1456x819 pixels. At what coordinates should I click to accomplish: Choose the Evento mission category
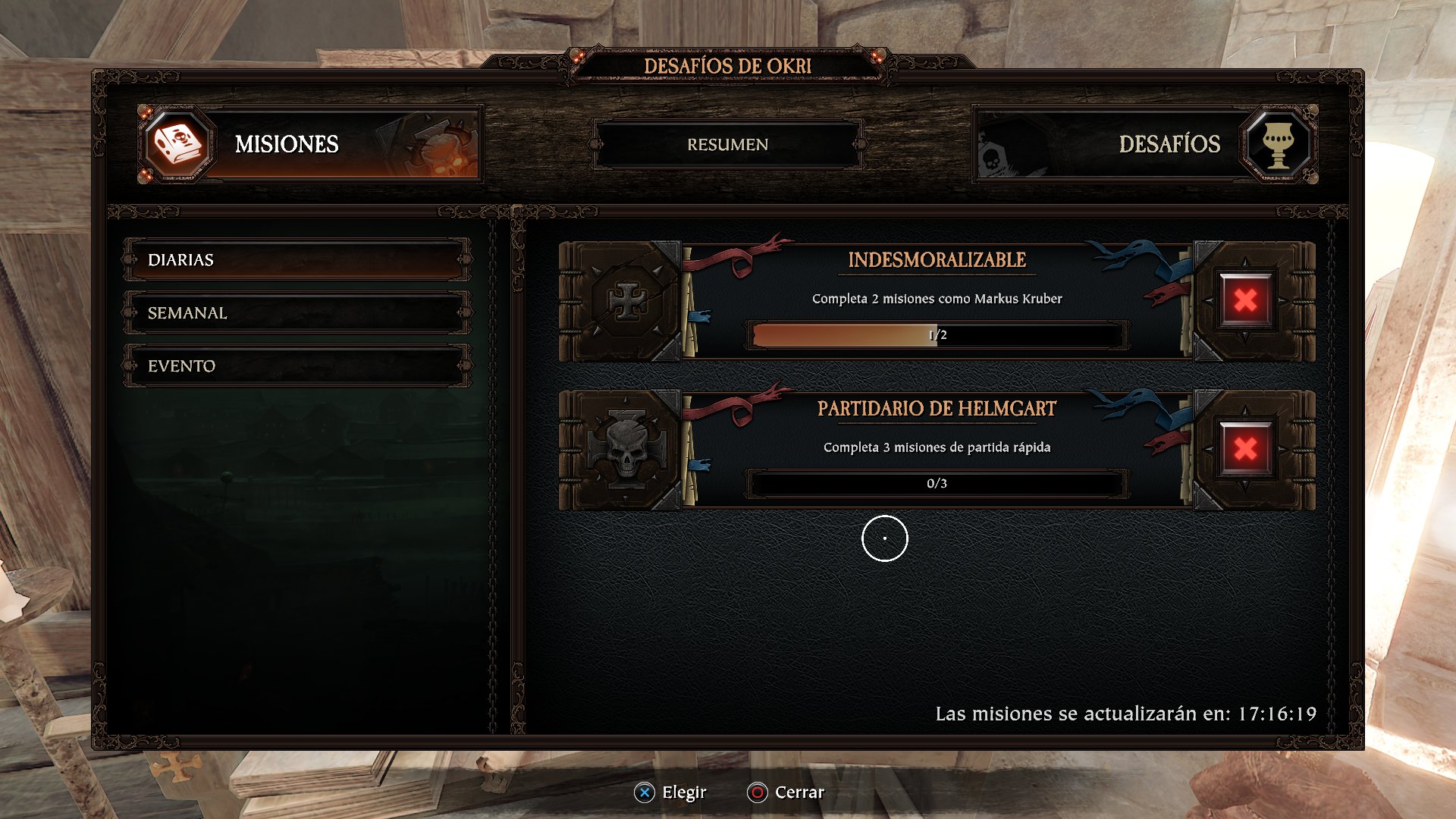click(297, 366)
